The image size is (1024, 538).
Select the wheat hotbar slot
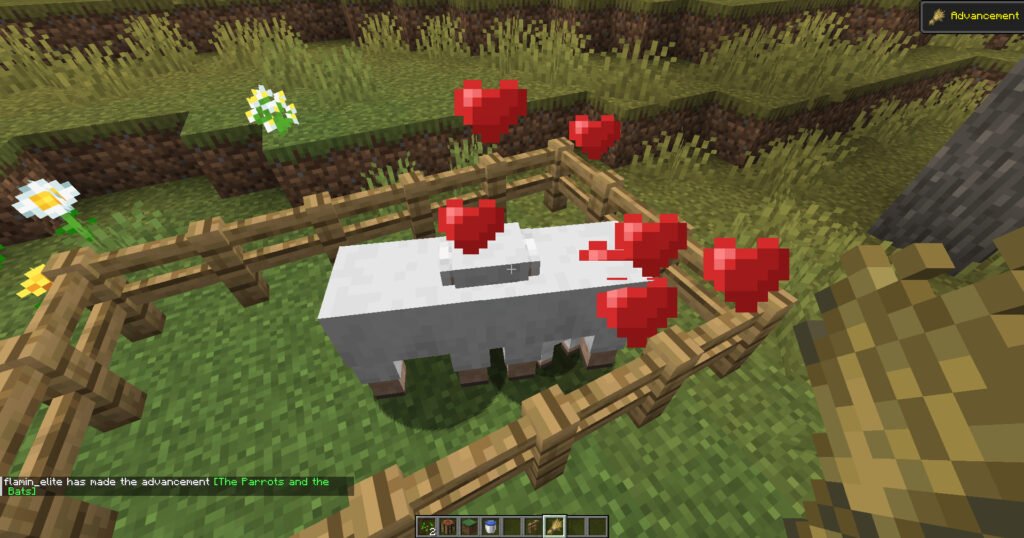[554, 526]
